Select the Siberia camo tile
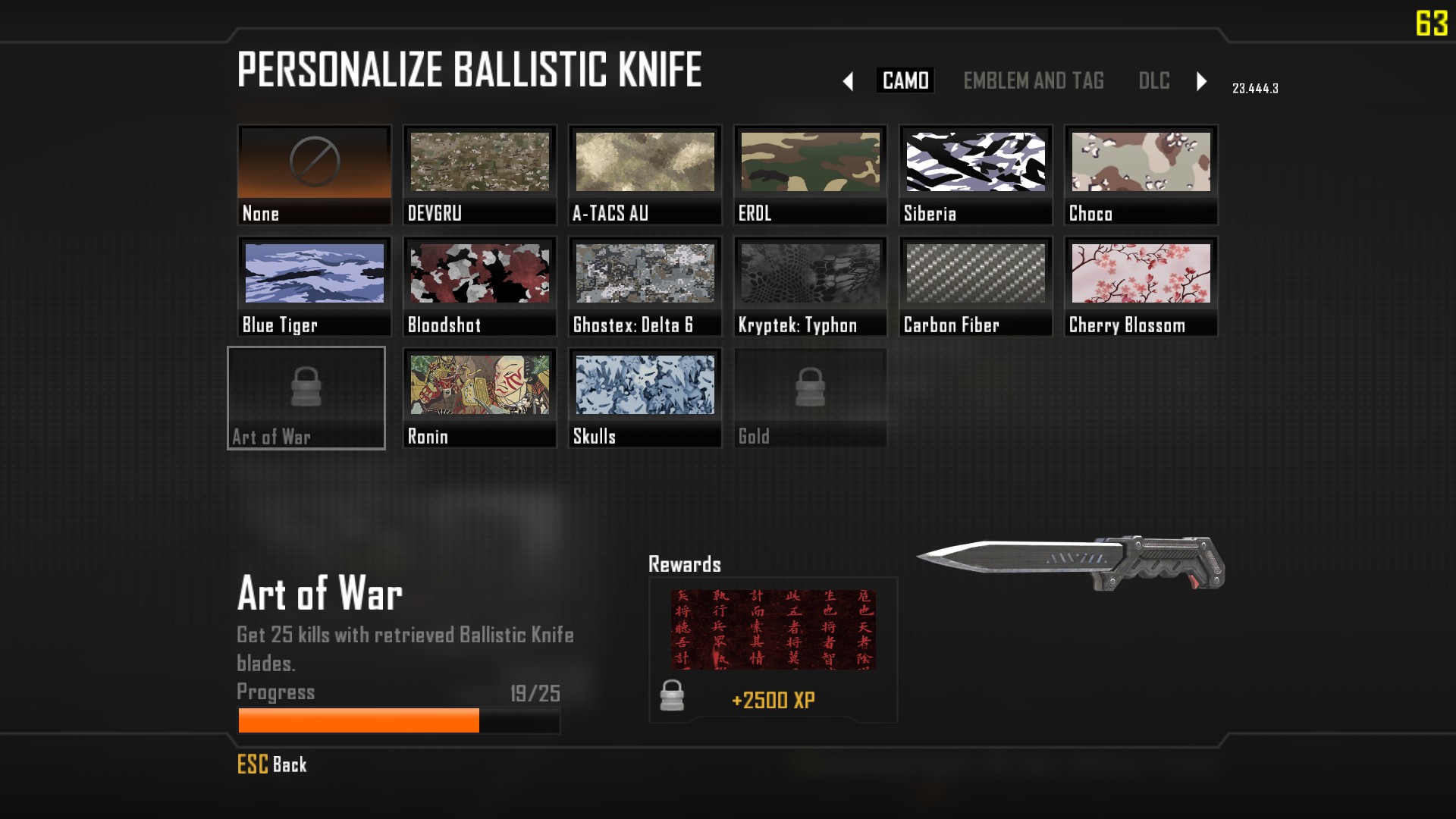 coord(975,174)
